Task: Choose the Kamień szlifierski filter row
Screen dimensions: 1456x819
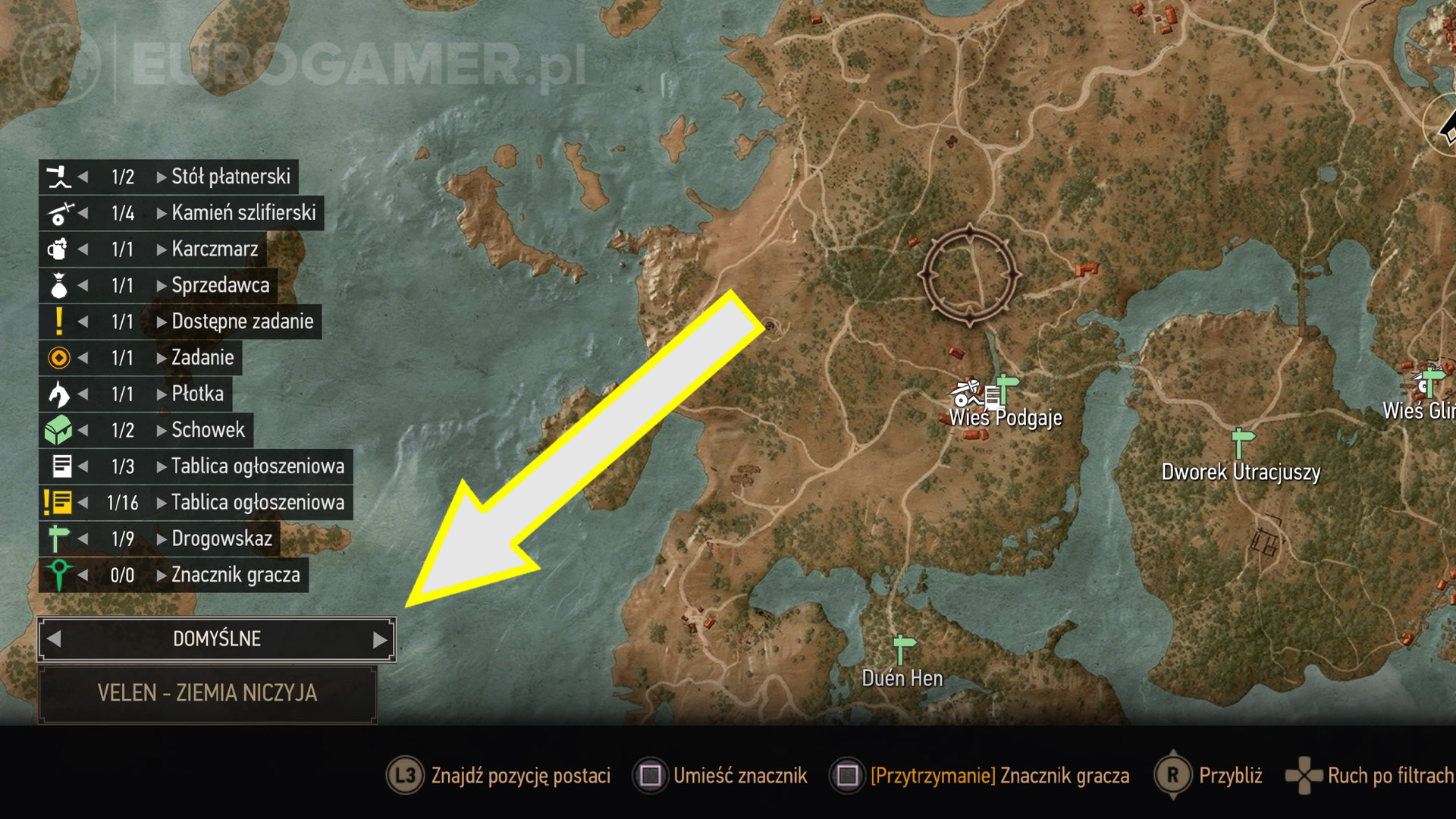Action: (x=243, y=213)
